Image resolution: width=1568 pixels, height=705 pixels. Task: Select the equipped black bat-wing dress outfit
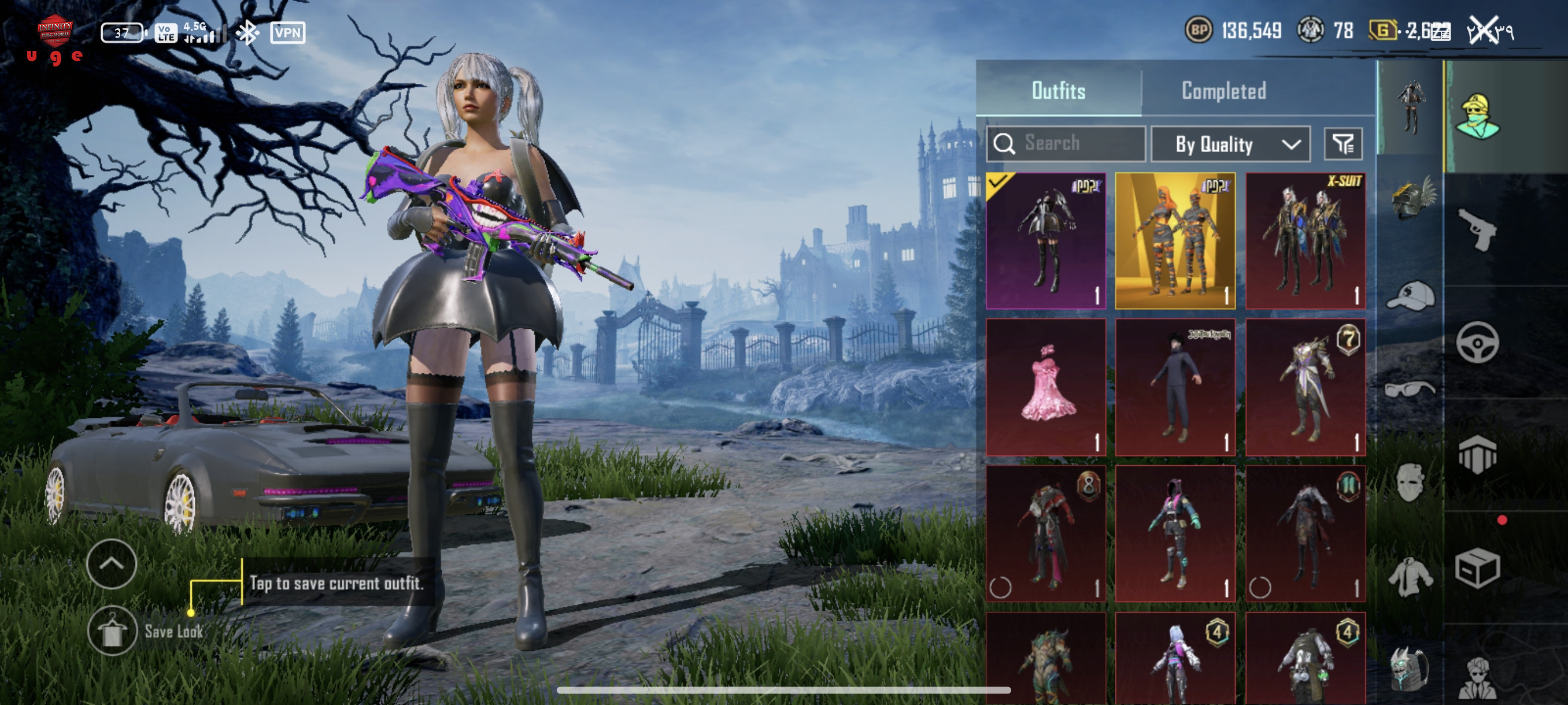coord(1046,241)
